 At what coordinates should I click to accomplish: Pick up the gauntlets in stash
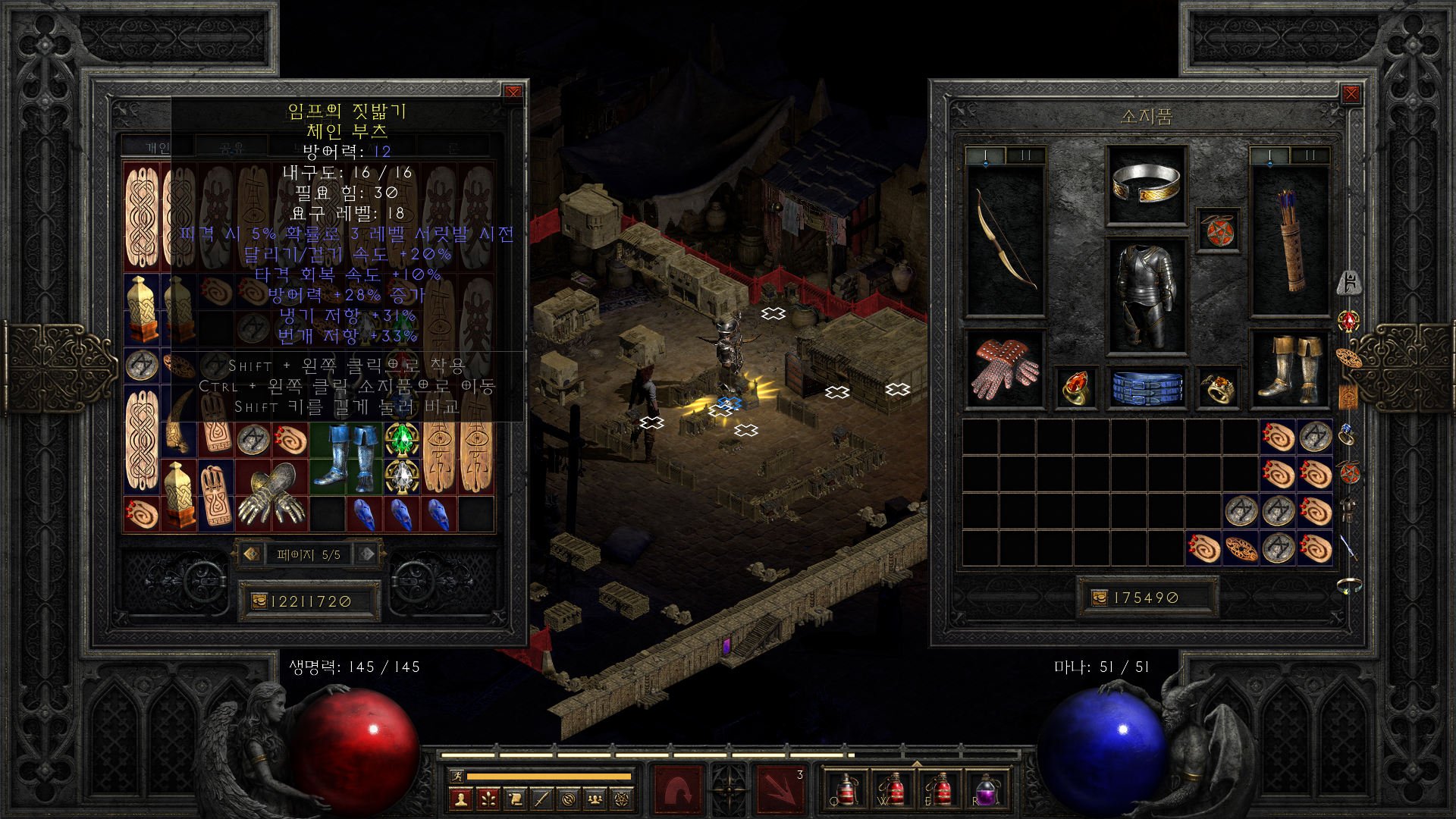(x=271, y=494)
